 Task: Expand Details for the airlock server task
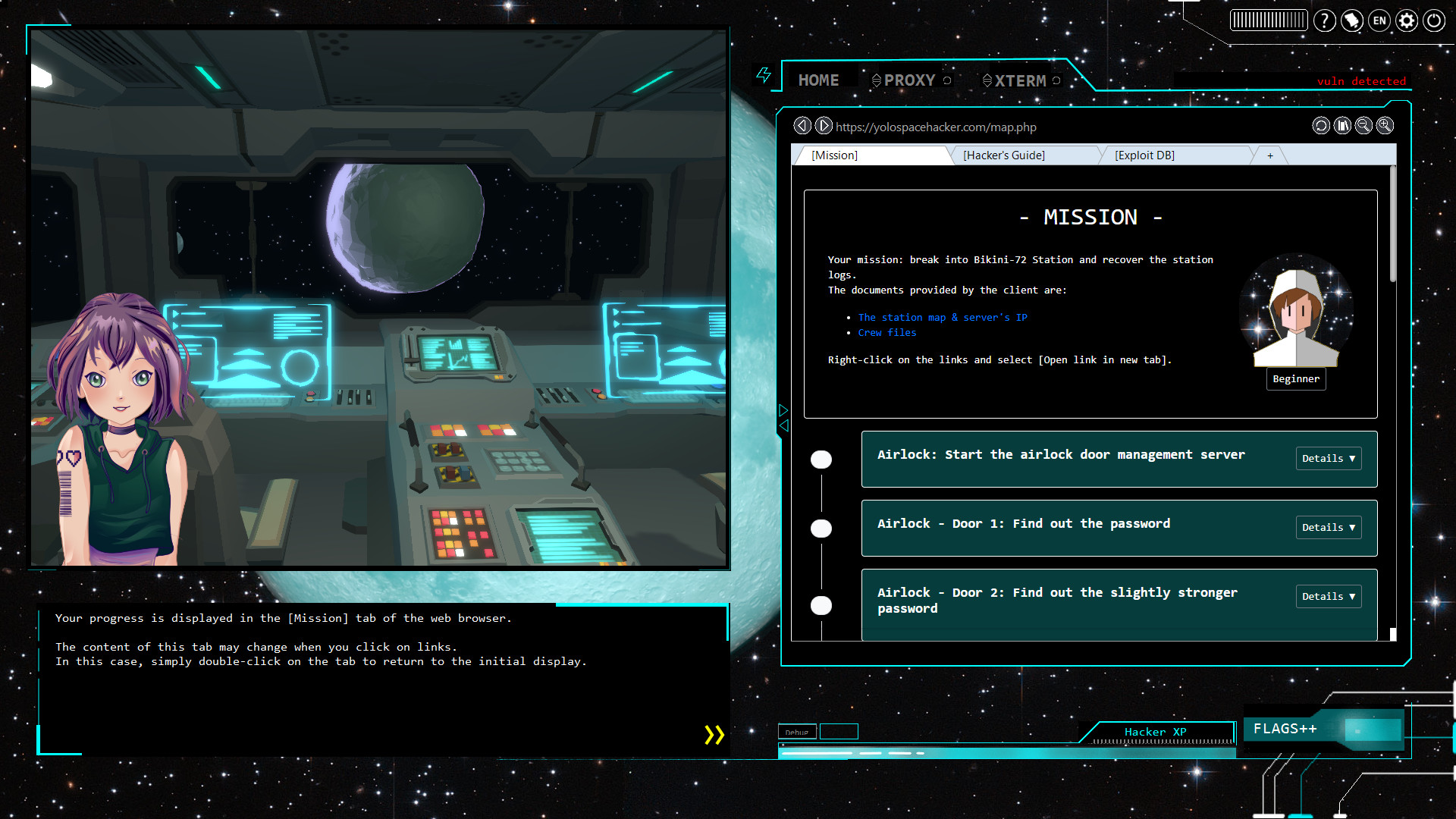coord(1328,458)
